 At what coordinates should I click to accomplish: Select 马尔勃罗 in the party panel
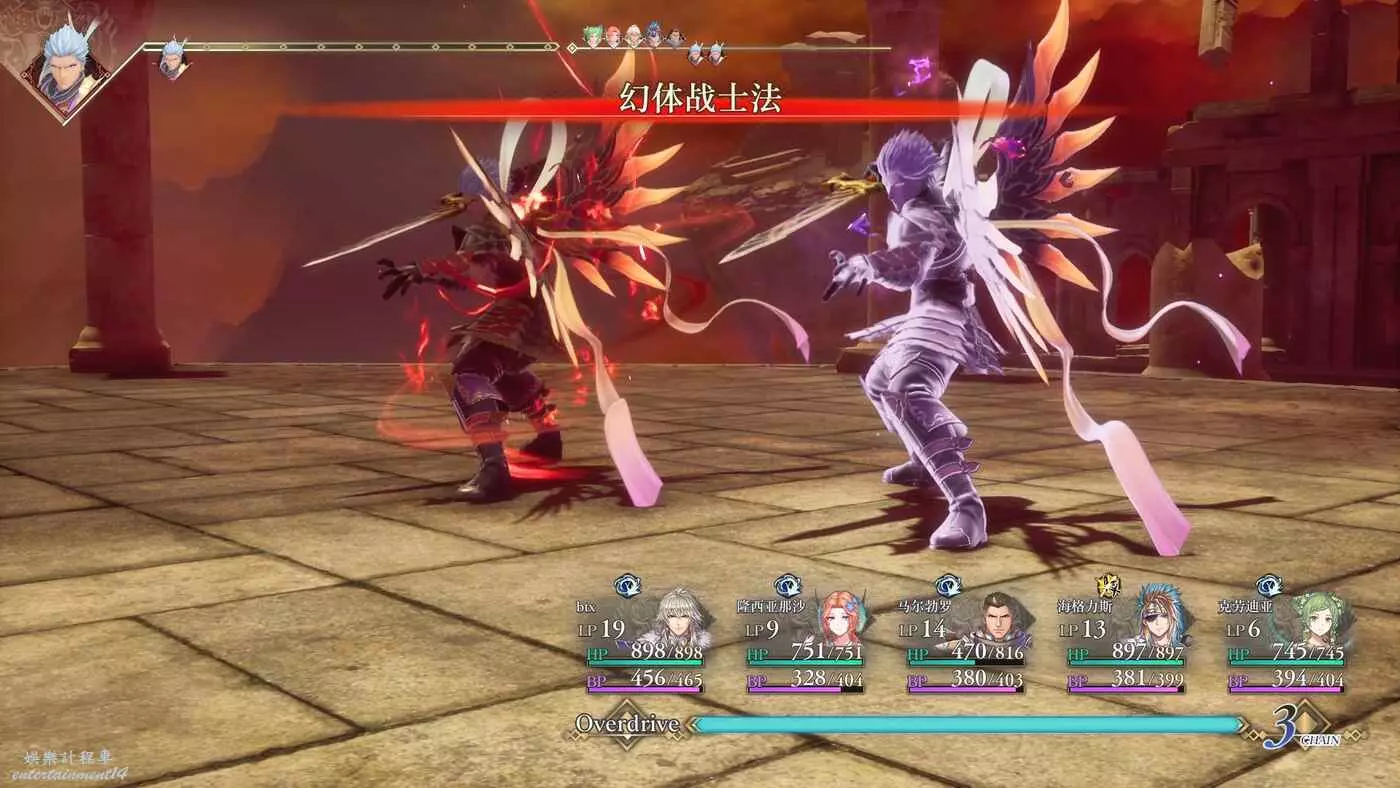[x=1001, y=622]
